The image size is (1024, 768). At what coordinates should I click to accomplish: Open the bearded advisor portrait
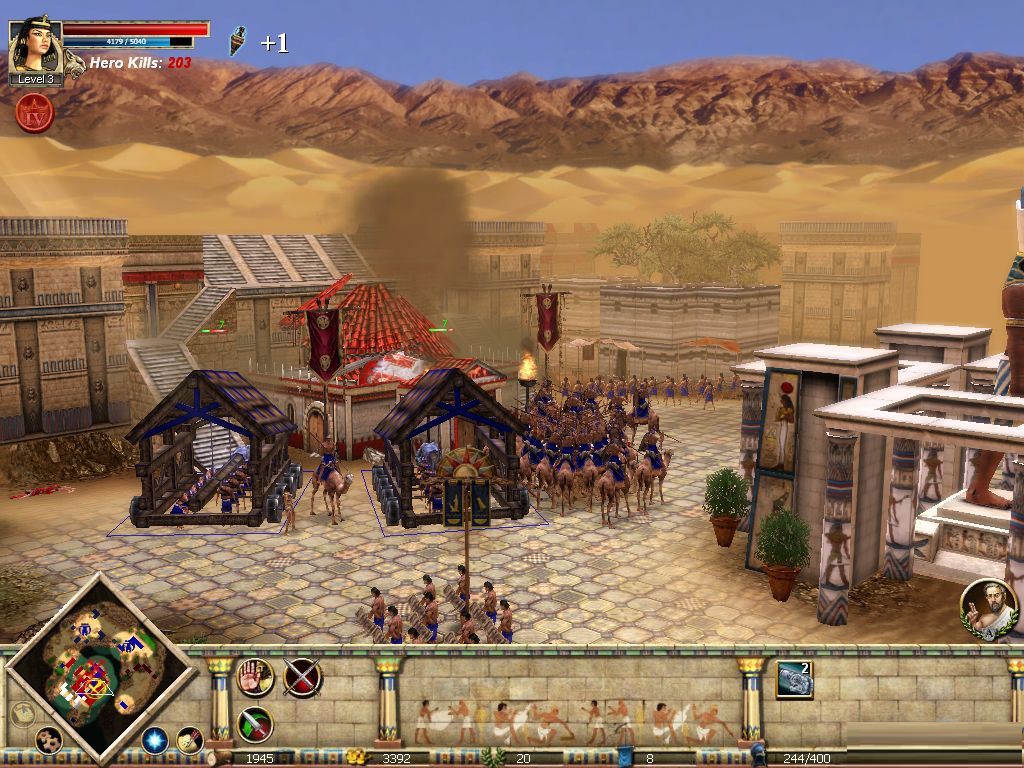[x=989, y=607]
